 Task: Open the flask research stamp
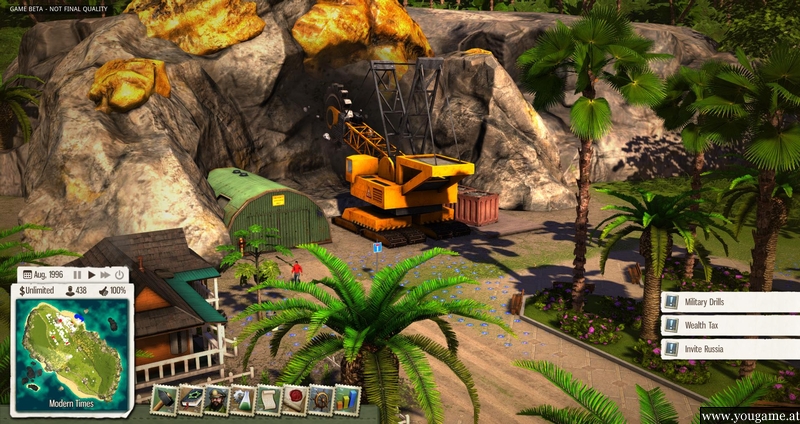pos(243,399)
